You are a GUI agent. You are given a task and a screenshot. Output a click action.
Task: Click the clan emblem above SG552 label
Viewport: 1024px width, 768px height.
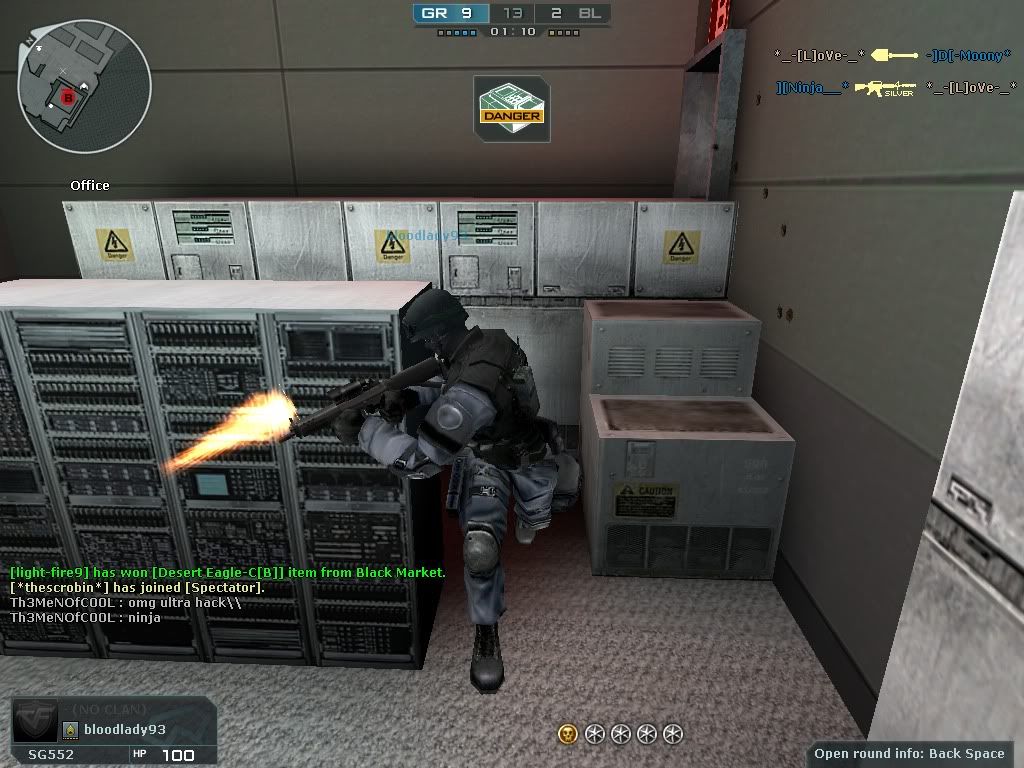(x=34, y=722)
